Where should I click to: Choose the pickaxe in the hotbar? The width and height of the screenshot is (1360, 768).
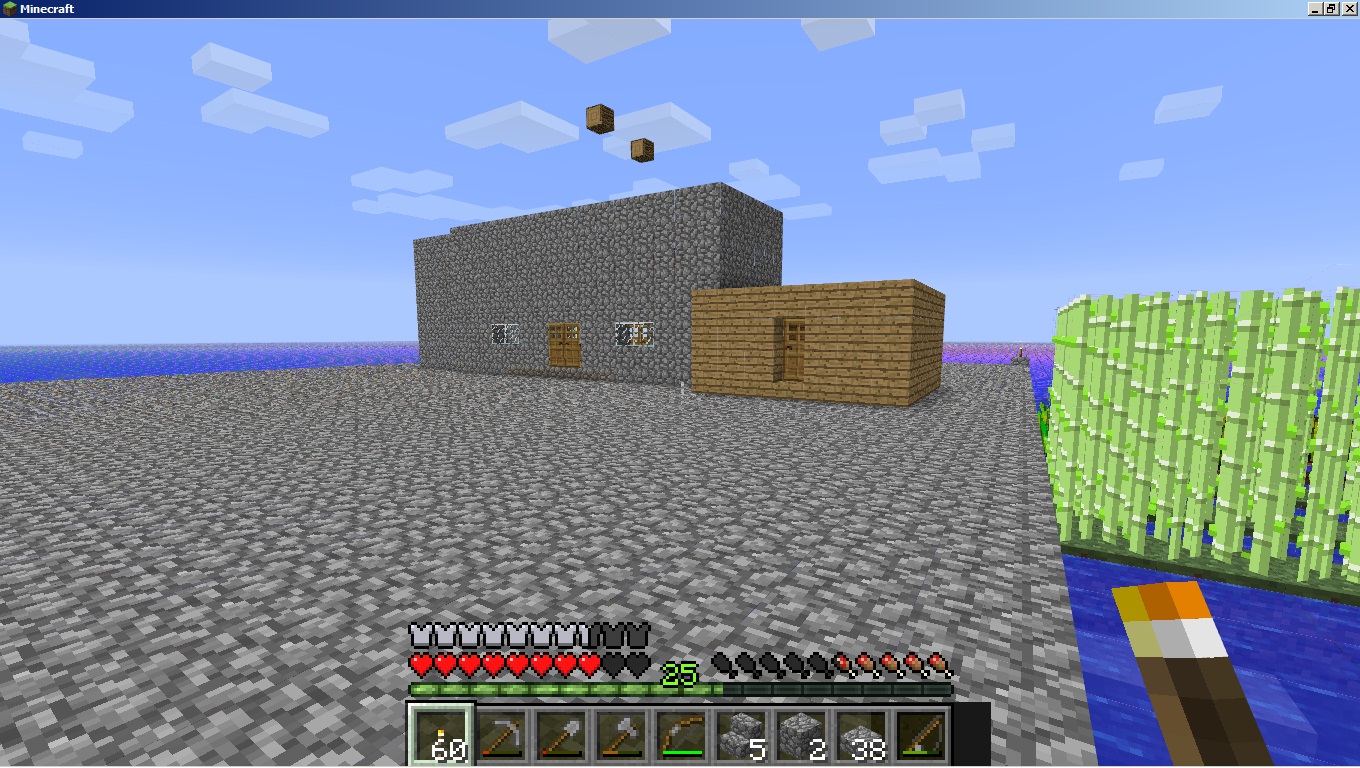coord(500,736)
